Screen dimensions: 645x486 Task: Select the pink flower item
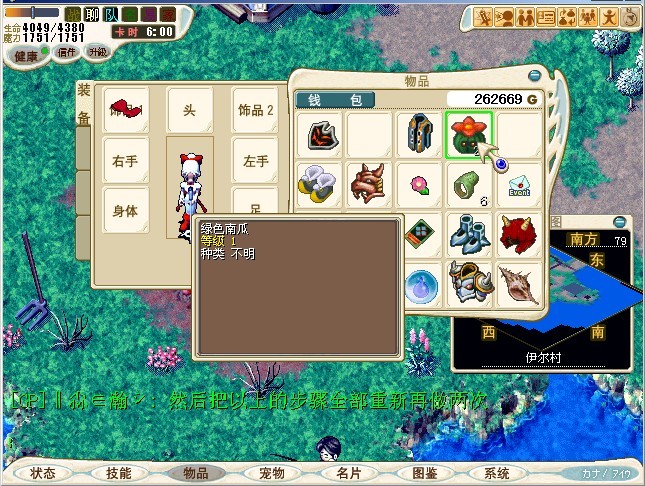pos(419,185)
